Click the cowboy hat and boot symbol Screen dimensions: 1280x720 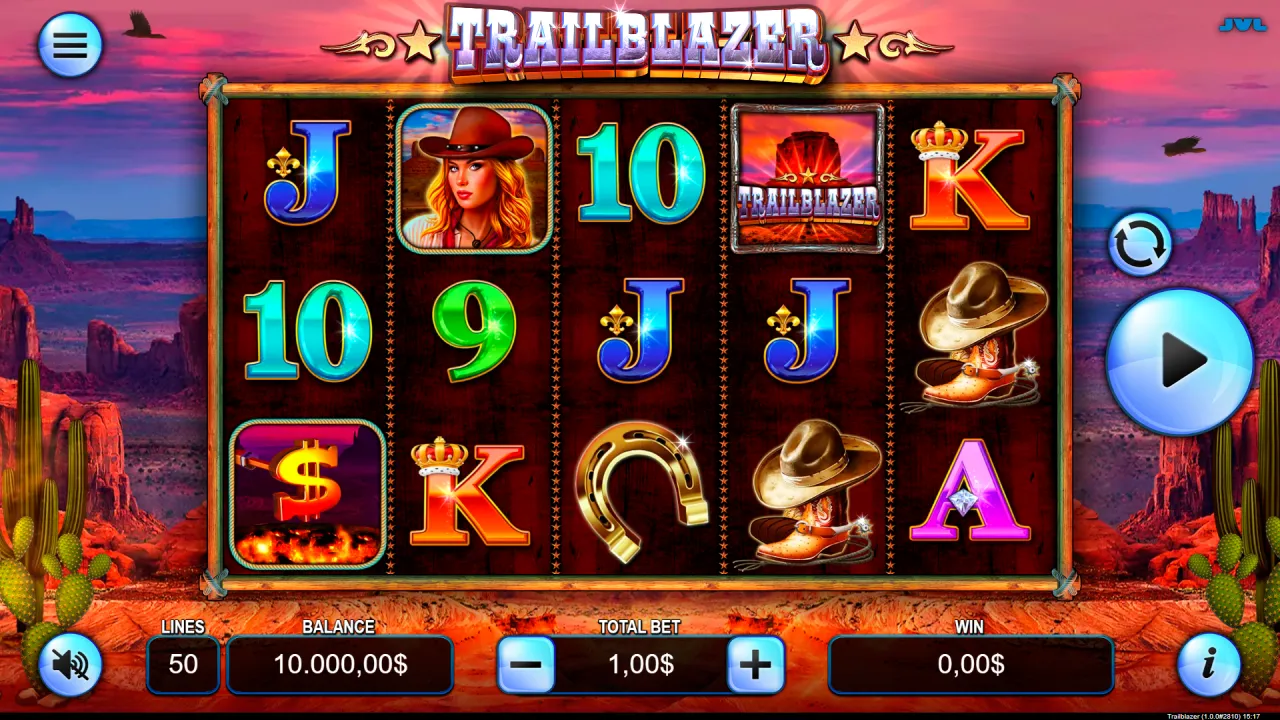(x=975, y=340)
